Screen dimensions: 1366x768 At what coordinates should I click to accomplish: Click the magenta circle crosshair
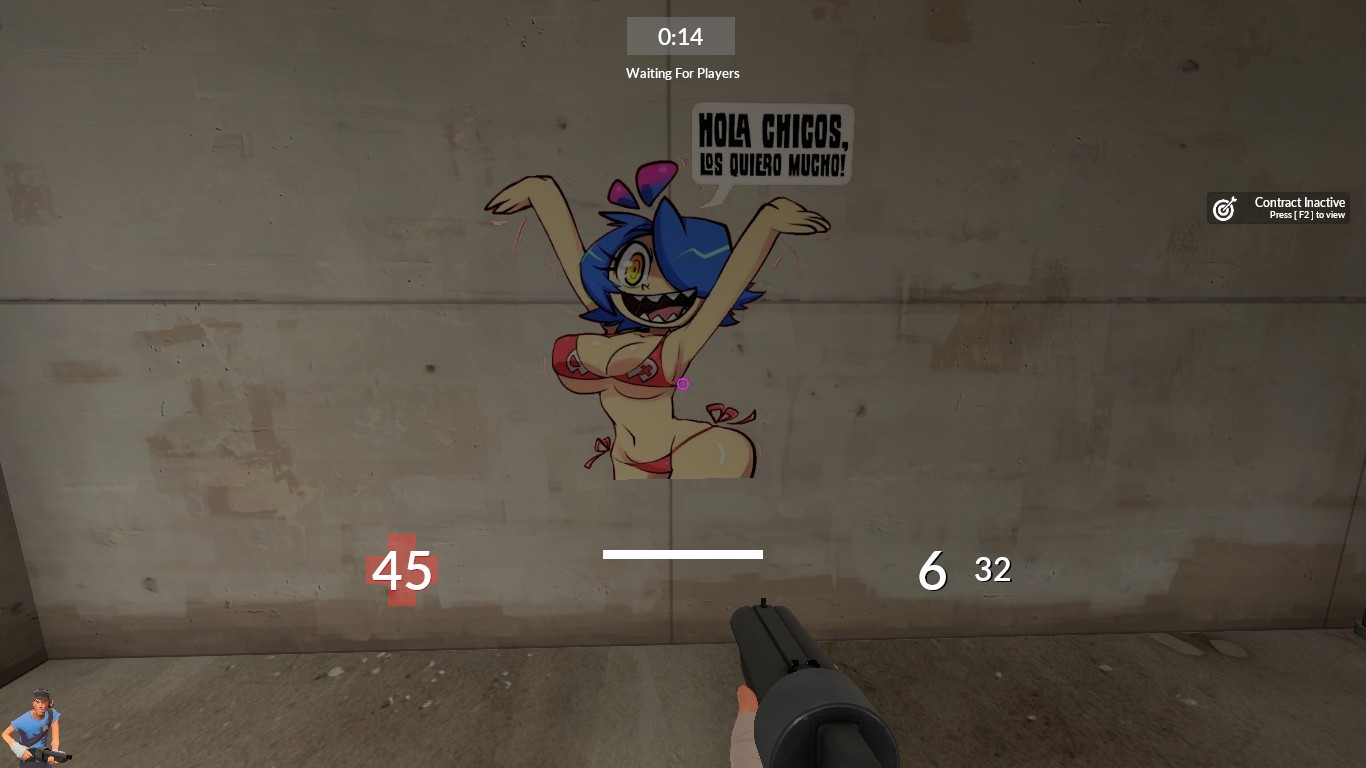(683, 384)
